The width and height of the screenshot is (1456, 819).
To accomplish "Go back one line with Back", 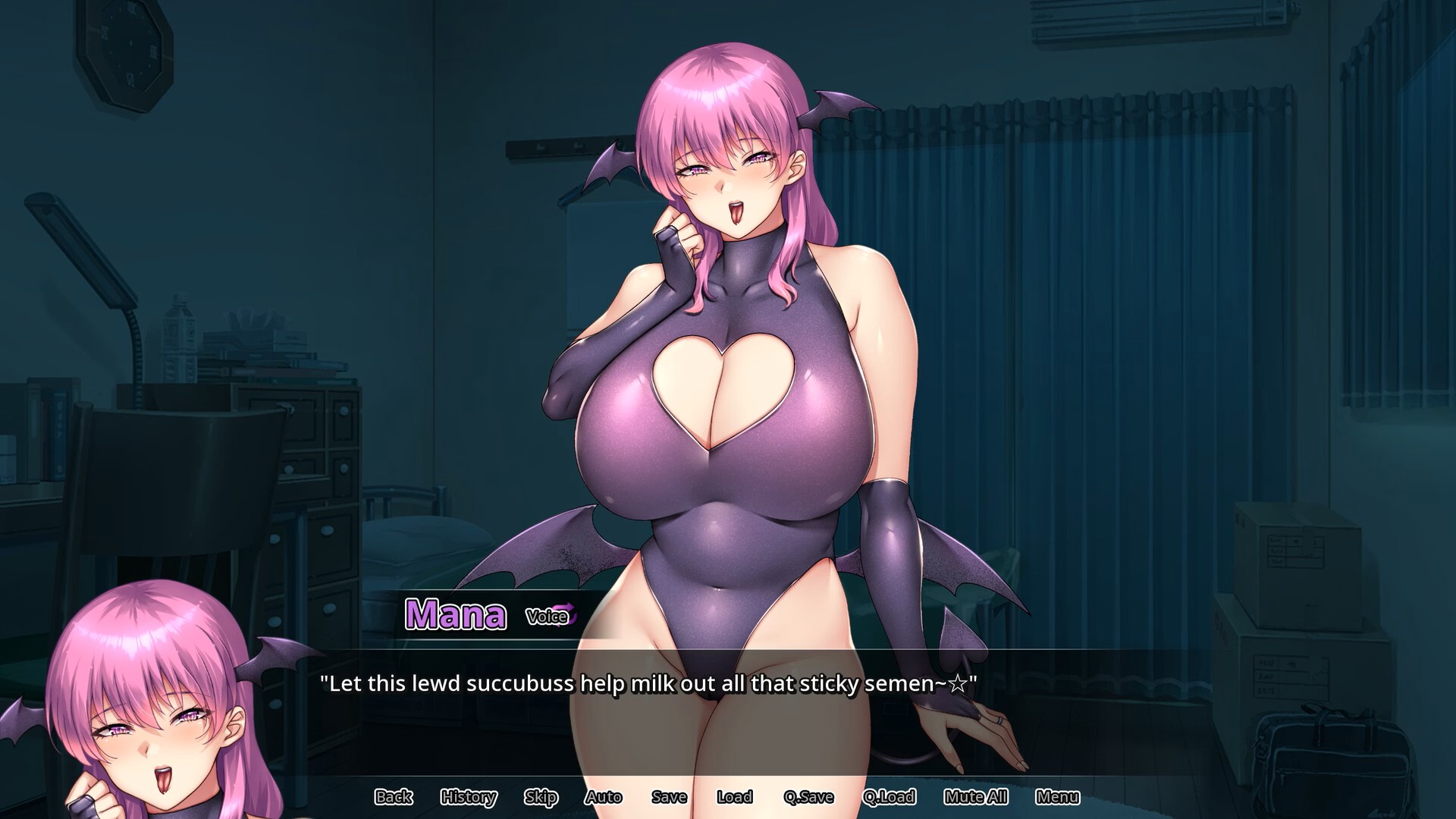I will (x=394, y=797).
